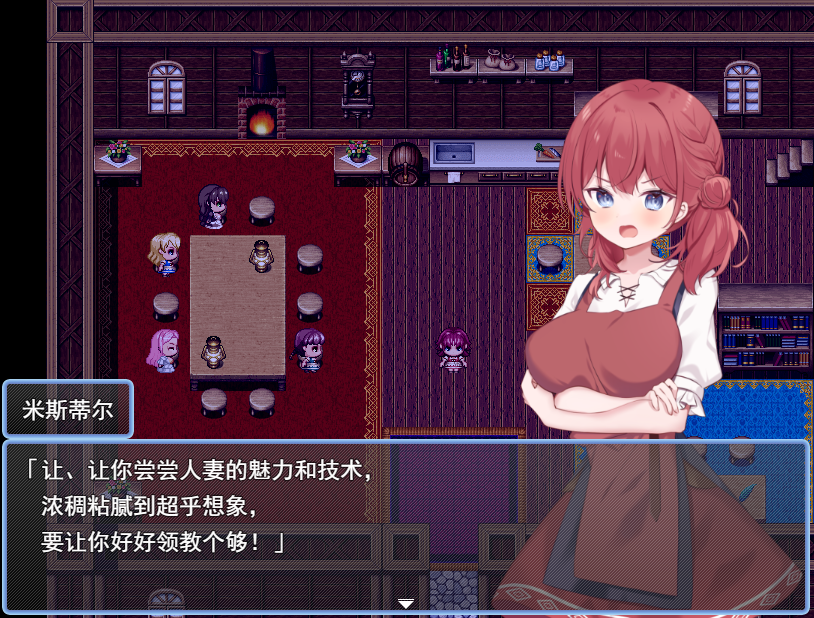Click the dialogue message box text
This screenshot has height=618, width=814.
pos(200,507)
